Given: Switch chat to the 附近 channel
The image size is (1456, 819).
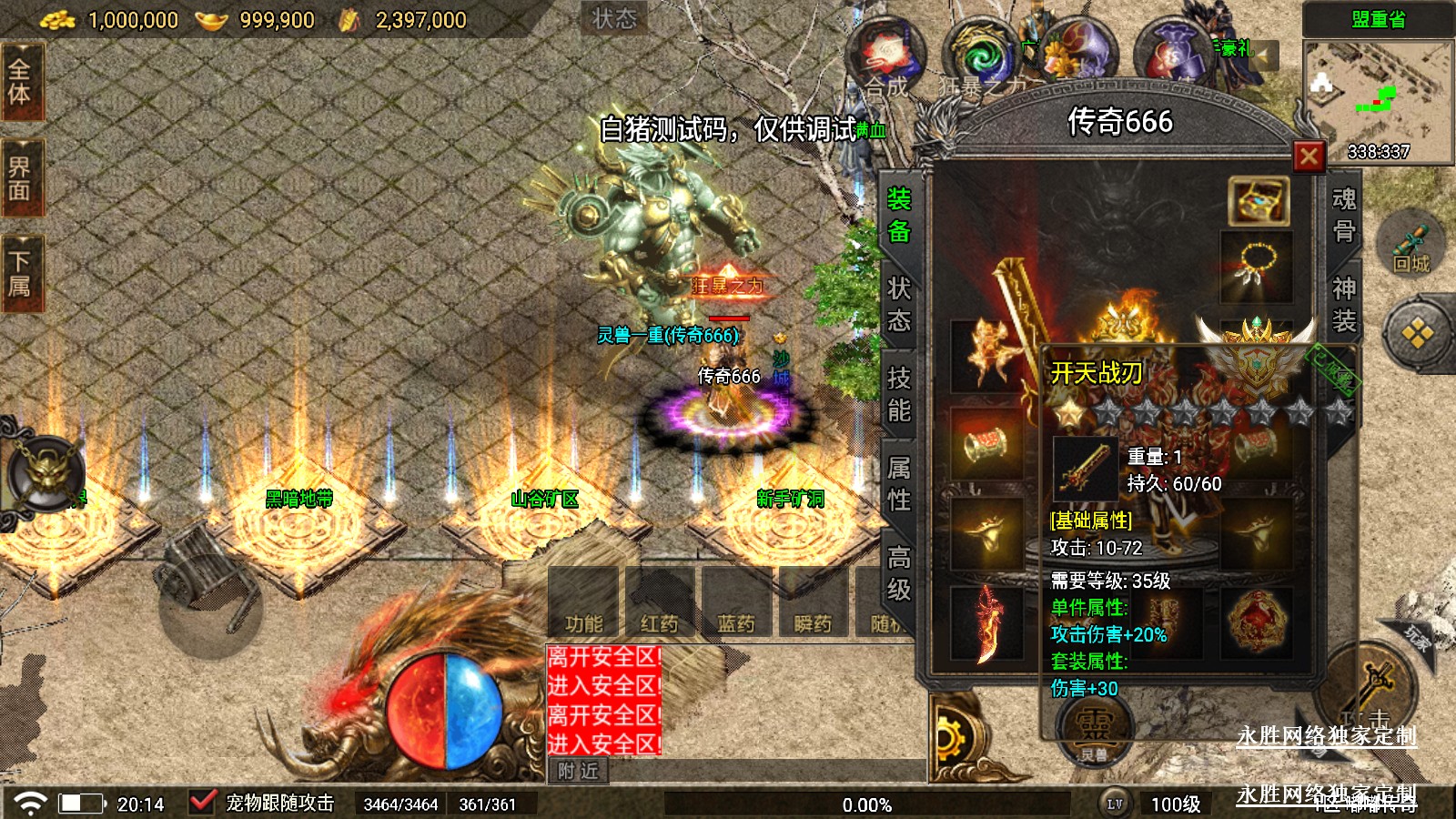Looking at the screenshot, I should (x=579, y=771).
